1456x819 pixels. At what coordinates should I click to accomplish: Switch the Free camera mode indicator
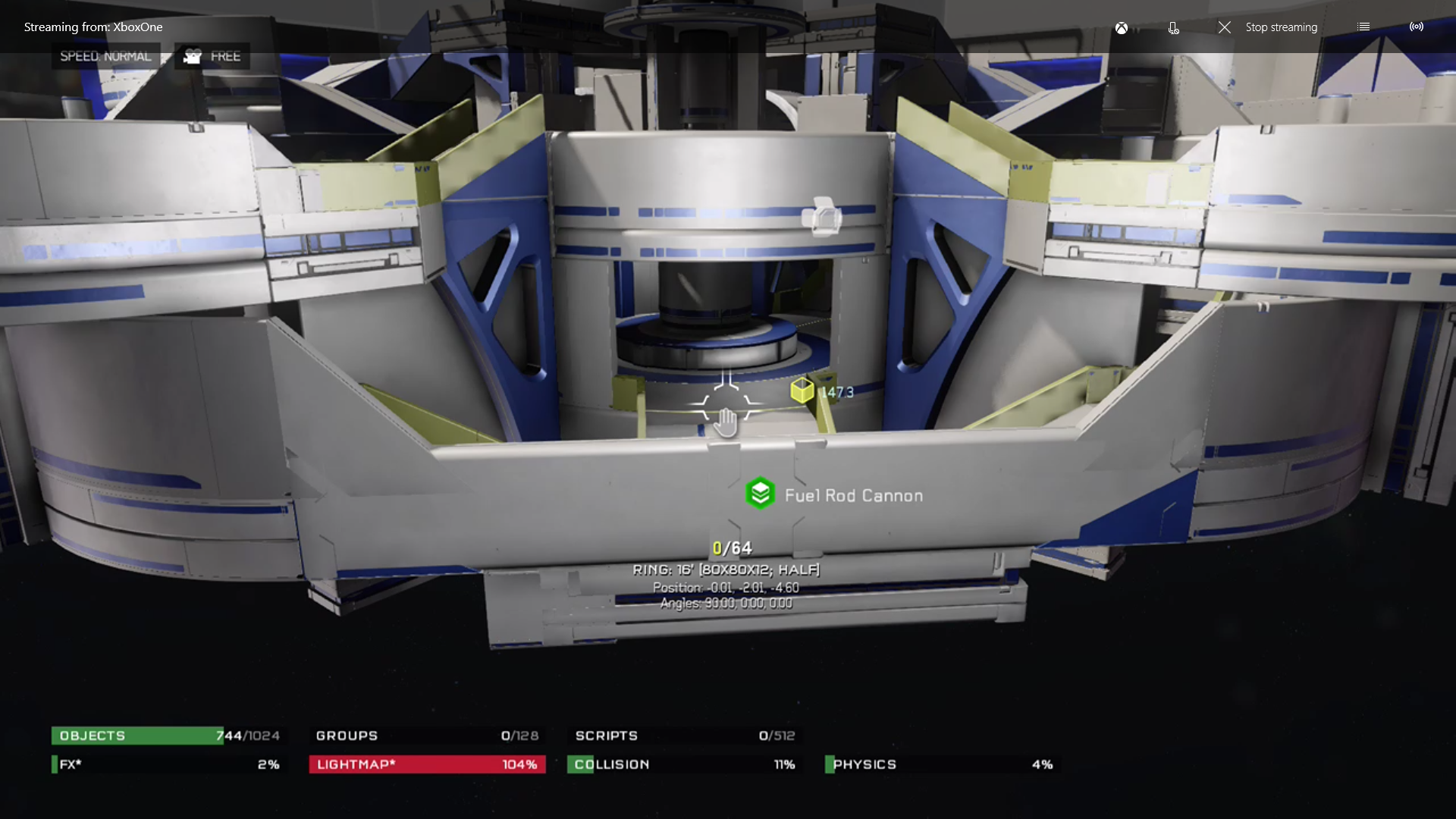point(212,57)
